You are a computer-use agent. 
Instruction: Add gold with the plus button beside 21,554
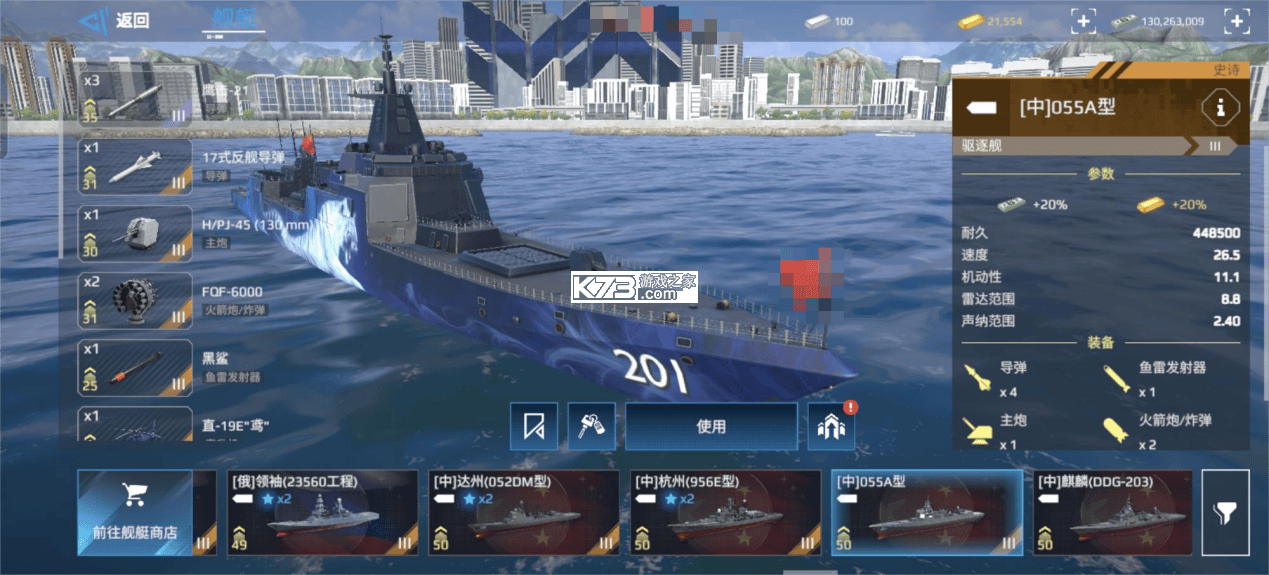point(1083,21)
